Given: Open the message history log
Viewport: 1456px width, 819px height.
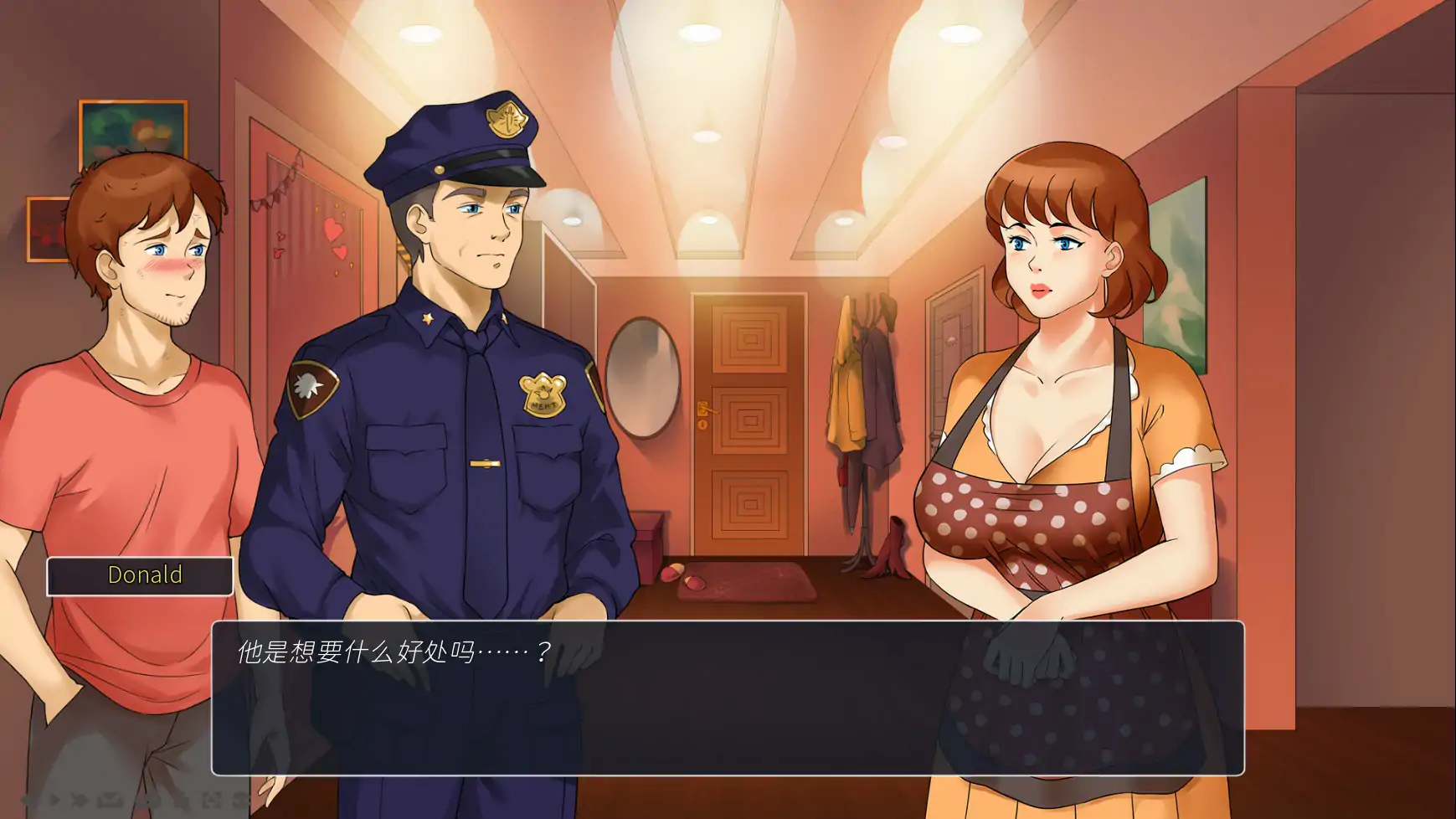Looking at the screenshot, I should [110, 801].
